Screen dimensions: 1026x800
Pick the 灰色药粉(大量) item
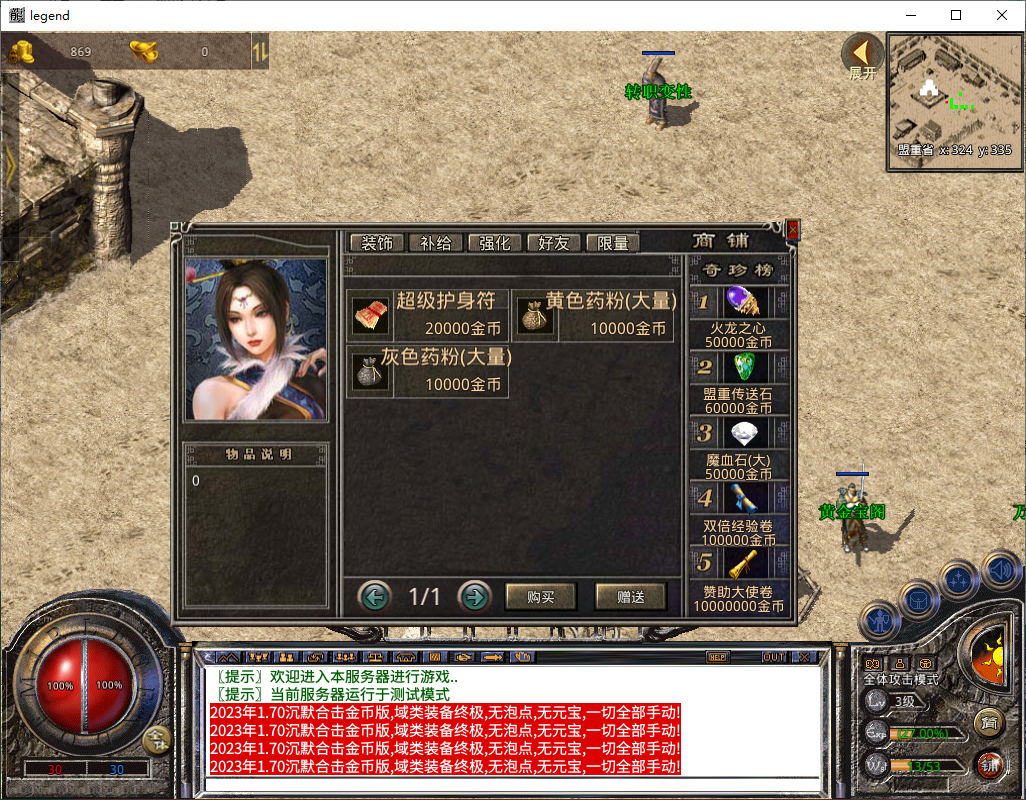pyautogui.click(x=428, y=371)
